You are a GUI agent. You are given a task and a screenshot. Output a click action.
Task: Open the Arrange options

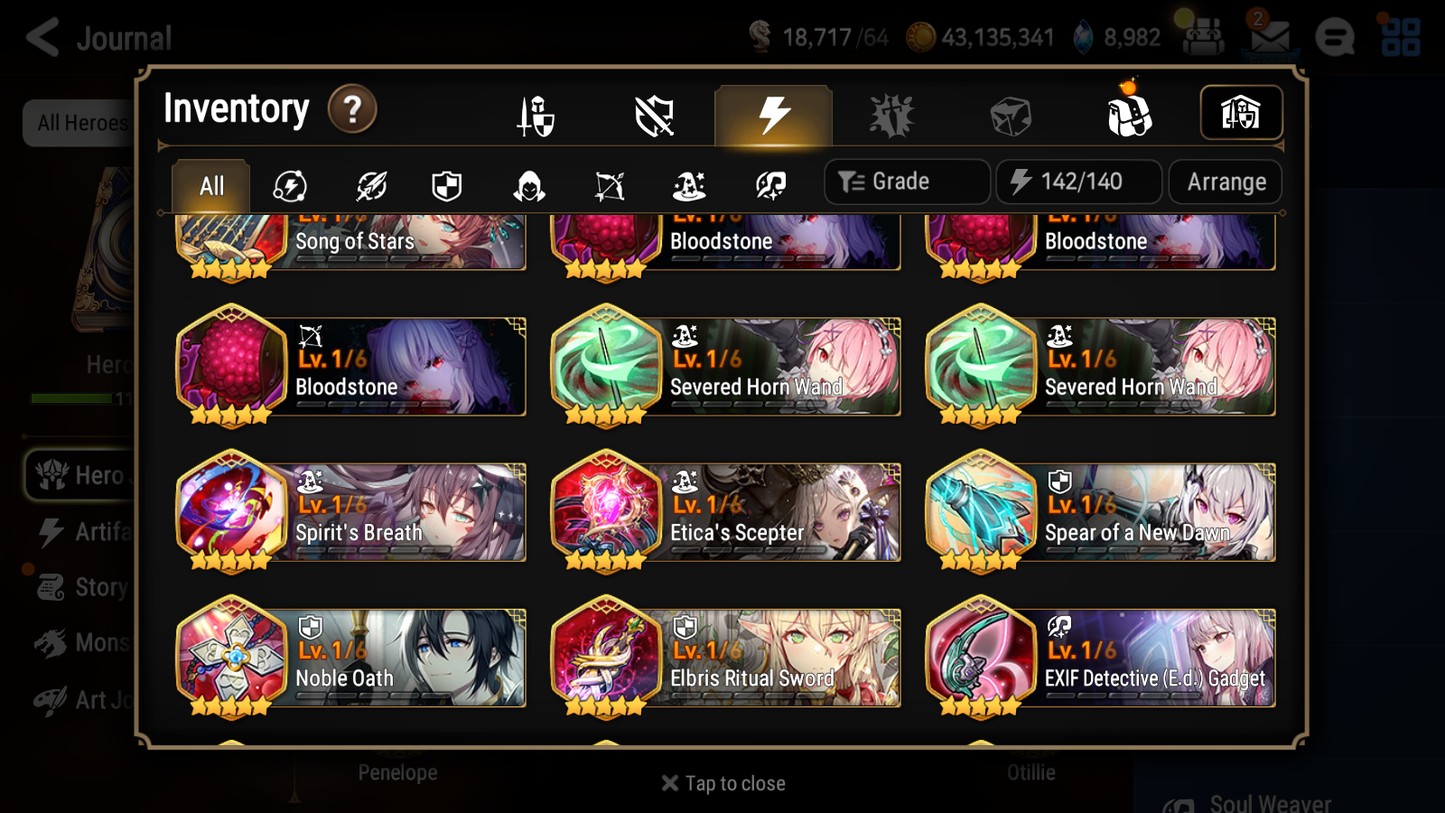coord(1224,181)
